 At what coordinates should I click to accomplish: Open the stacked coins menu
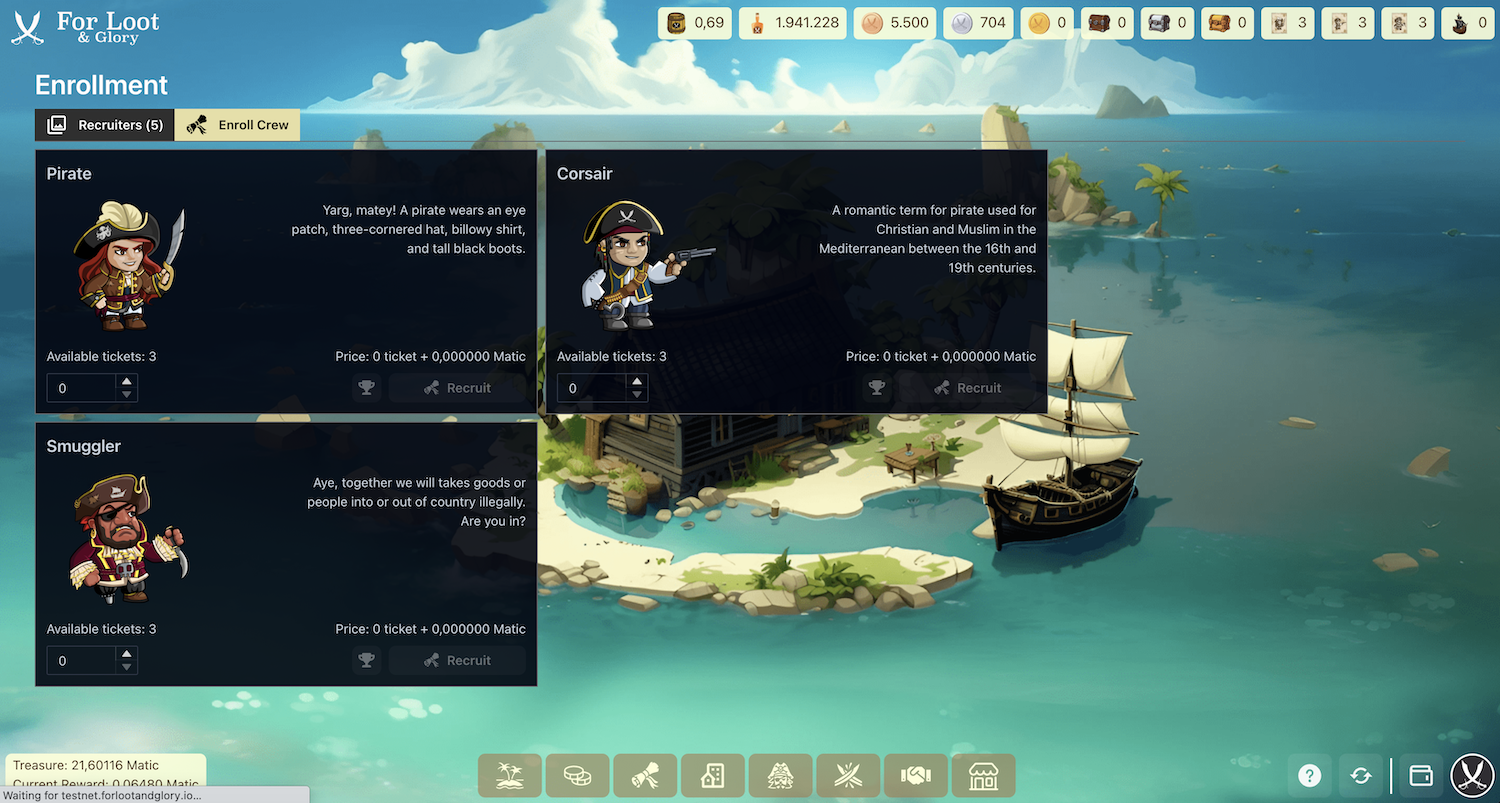[x=577, y=775]
